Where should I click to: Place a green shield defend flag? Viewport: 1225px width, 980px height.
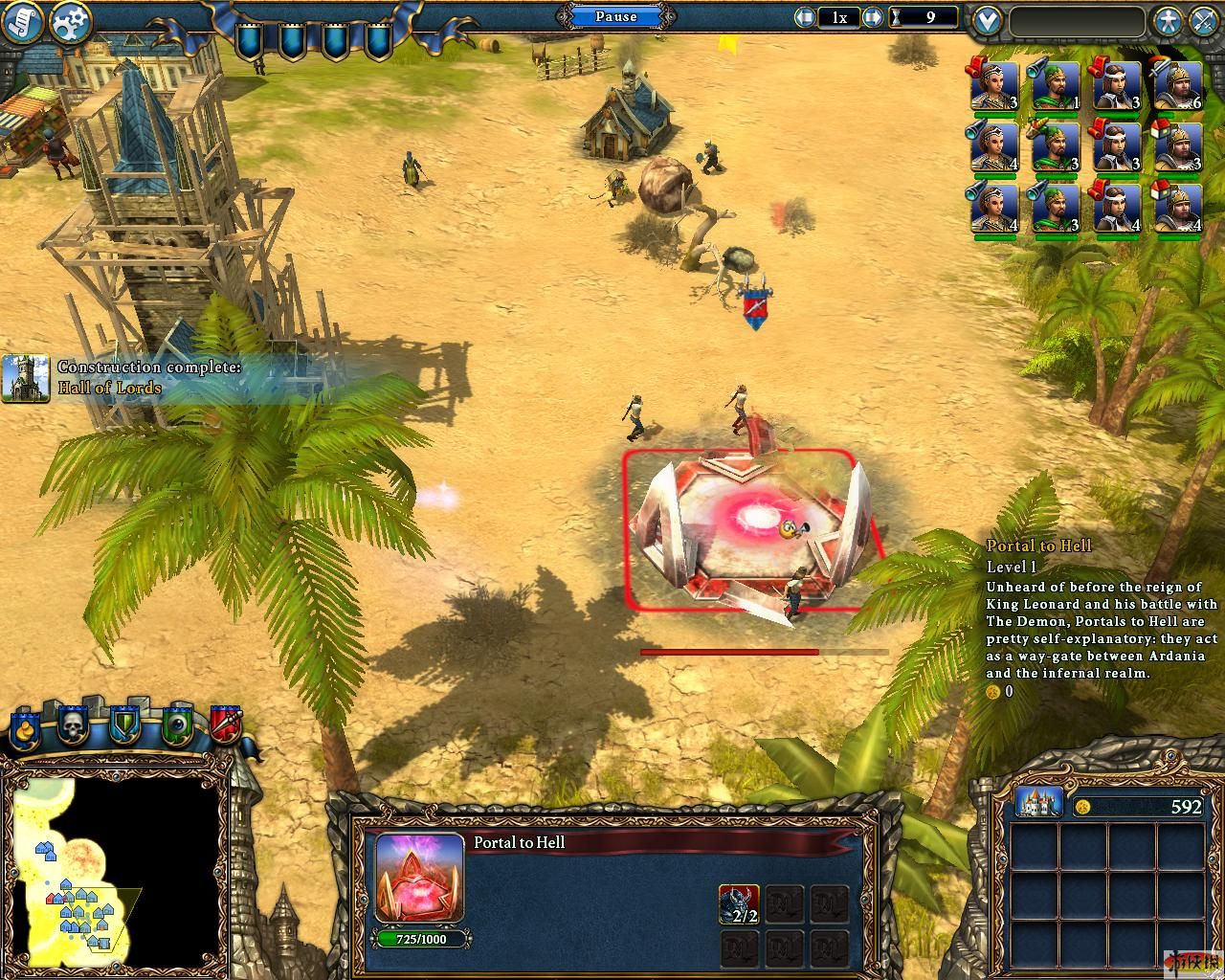(125, 725)
